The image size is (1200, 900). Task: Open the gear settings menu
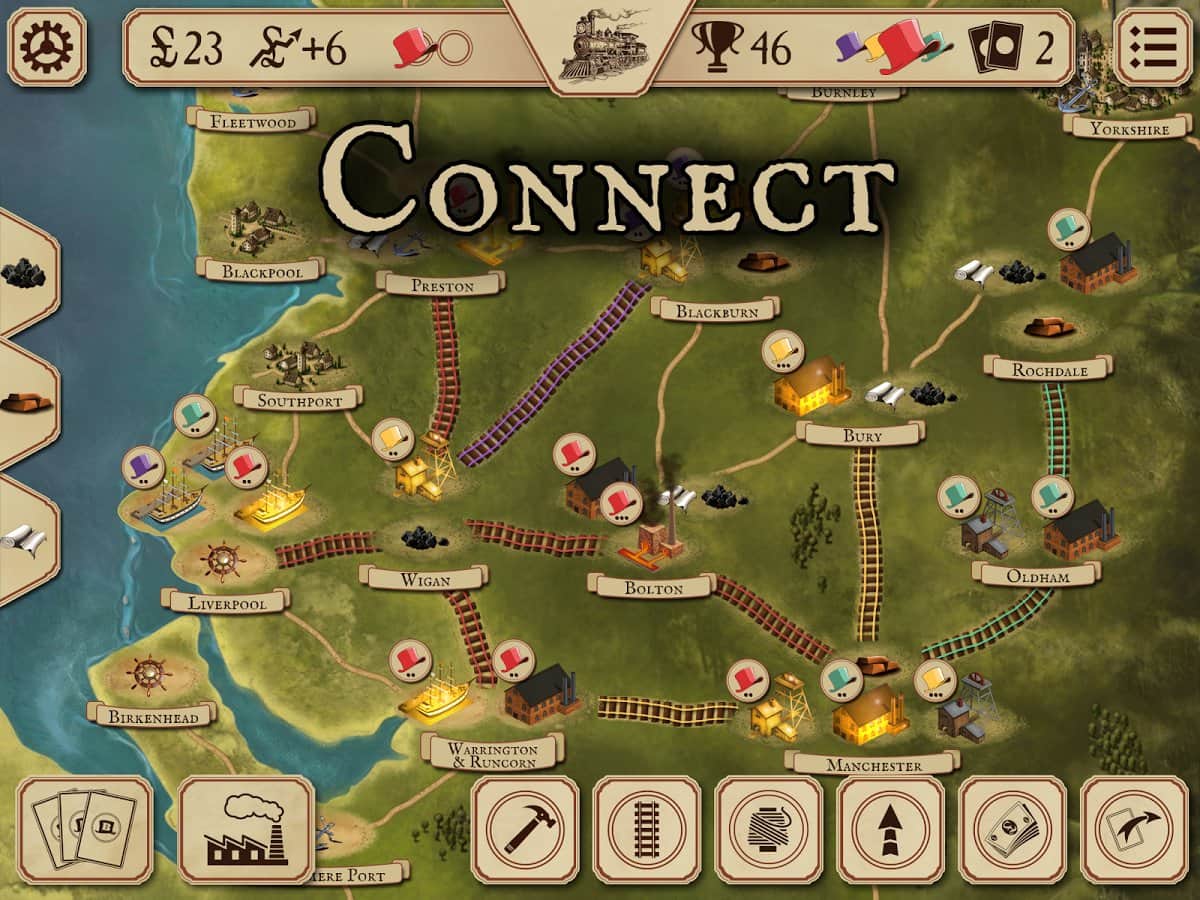tap(47, 46)
